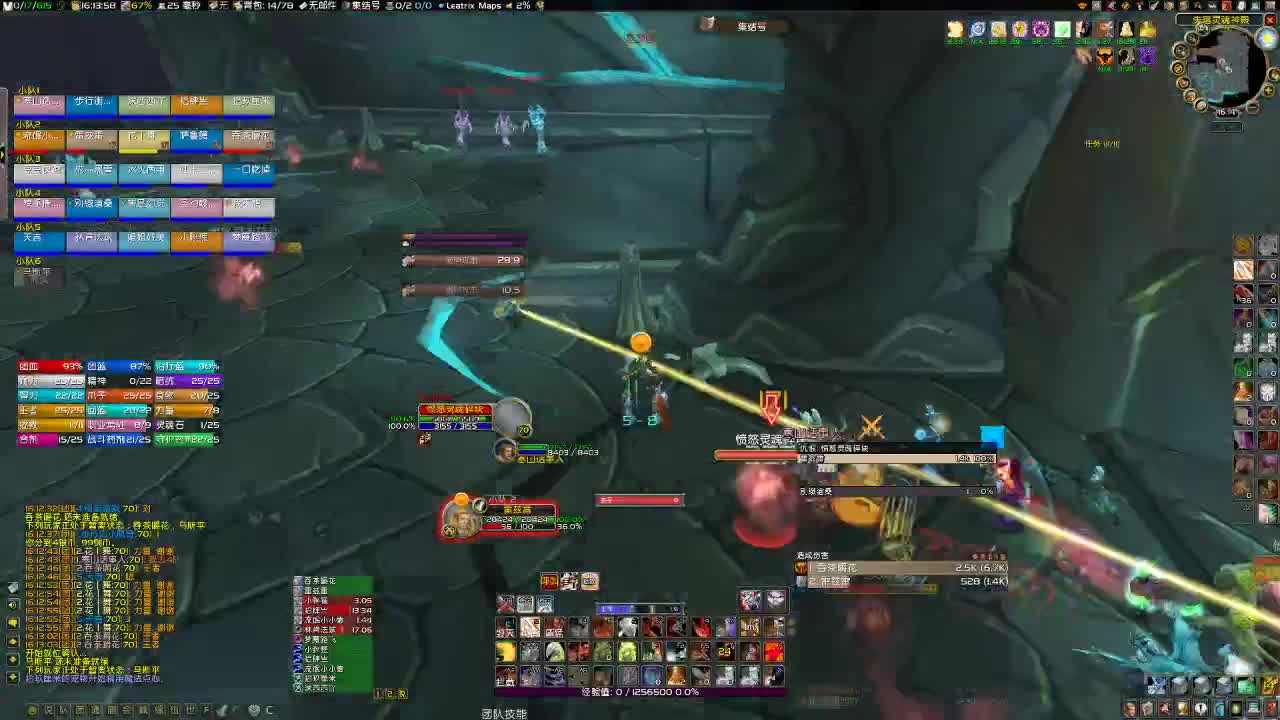
Task: Click the horn icon on the 集结号 banner
Action: (707, 23)
